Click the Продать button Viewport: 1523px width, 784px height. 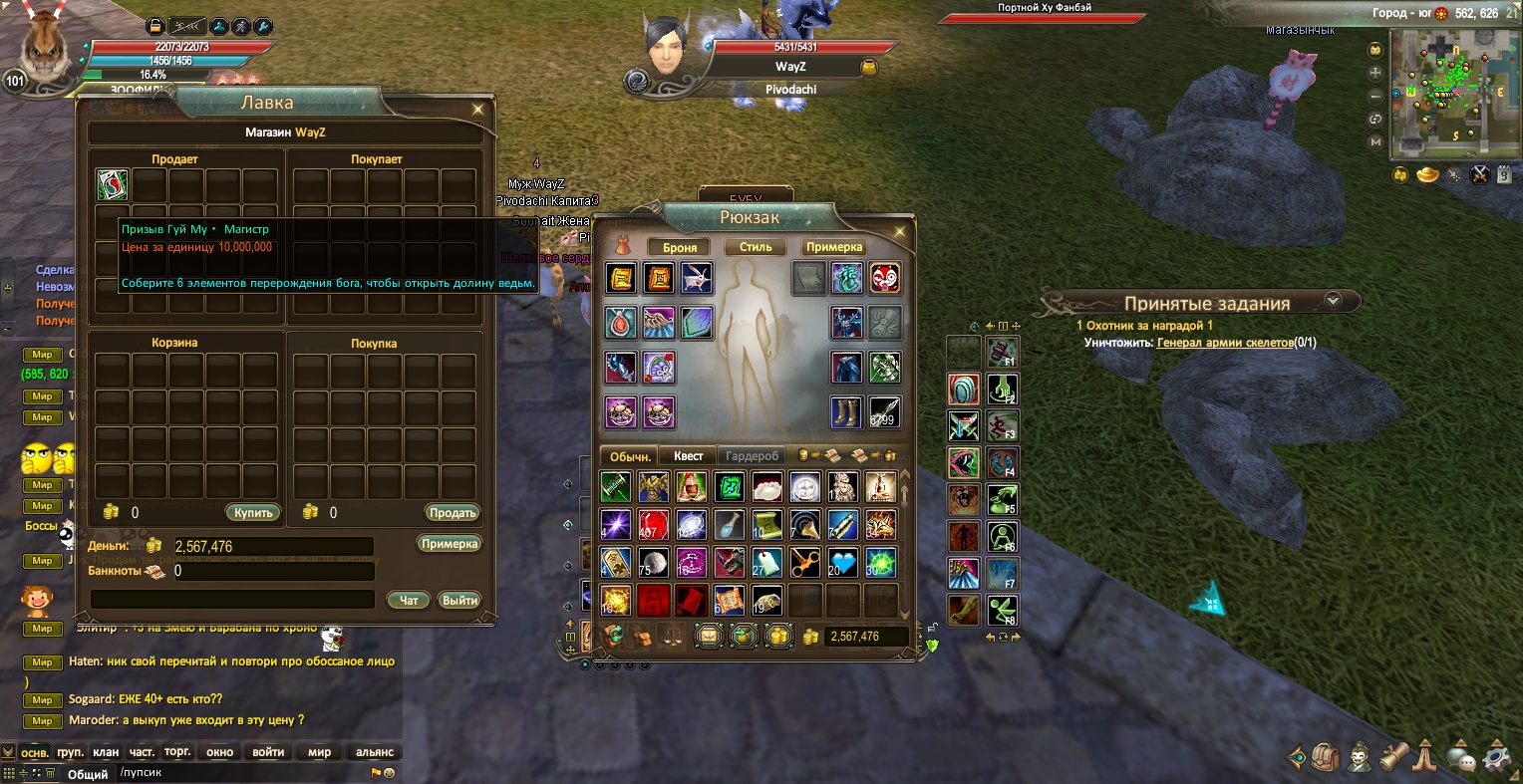[453, 513]
